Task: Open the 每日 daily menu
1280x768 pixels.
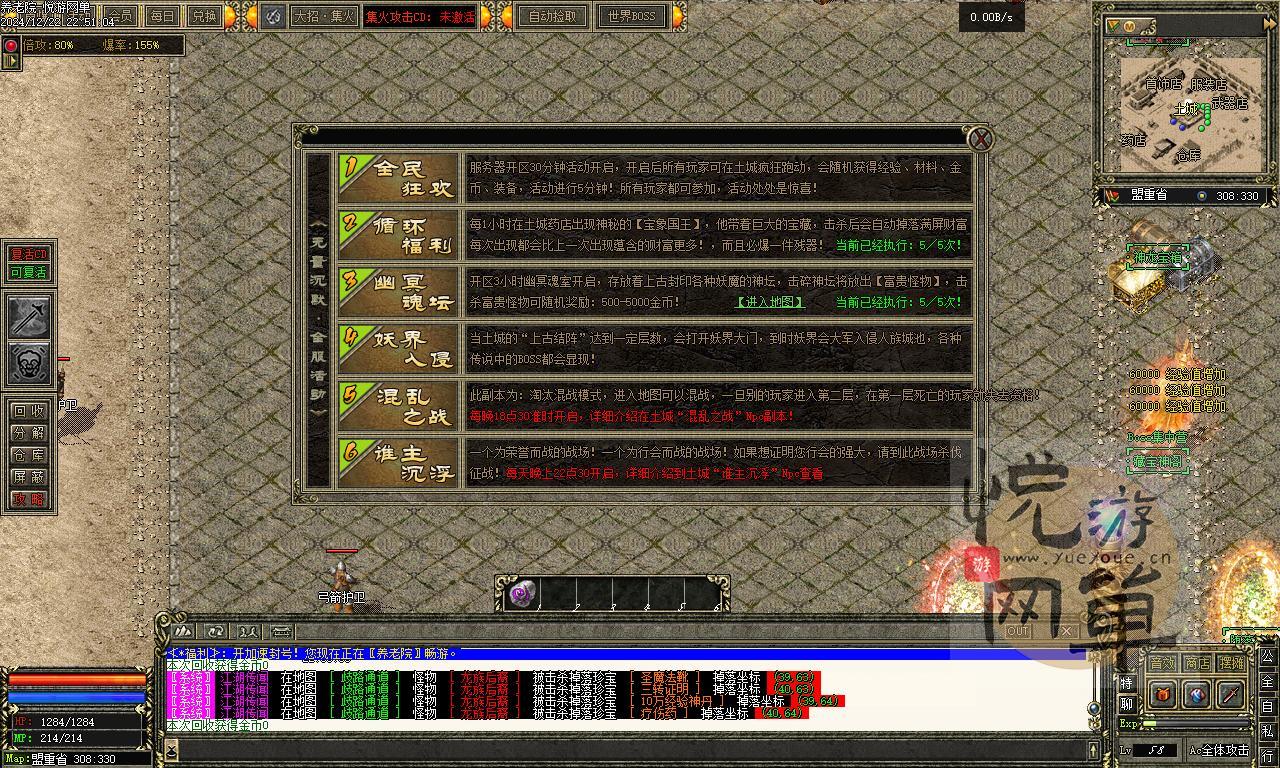Action: pos(162,16)
